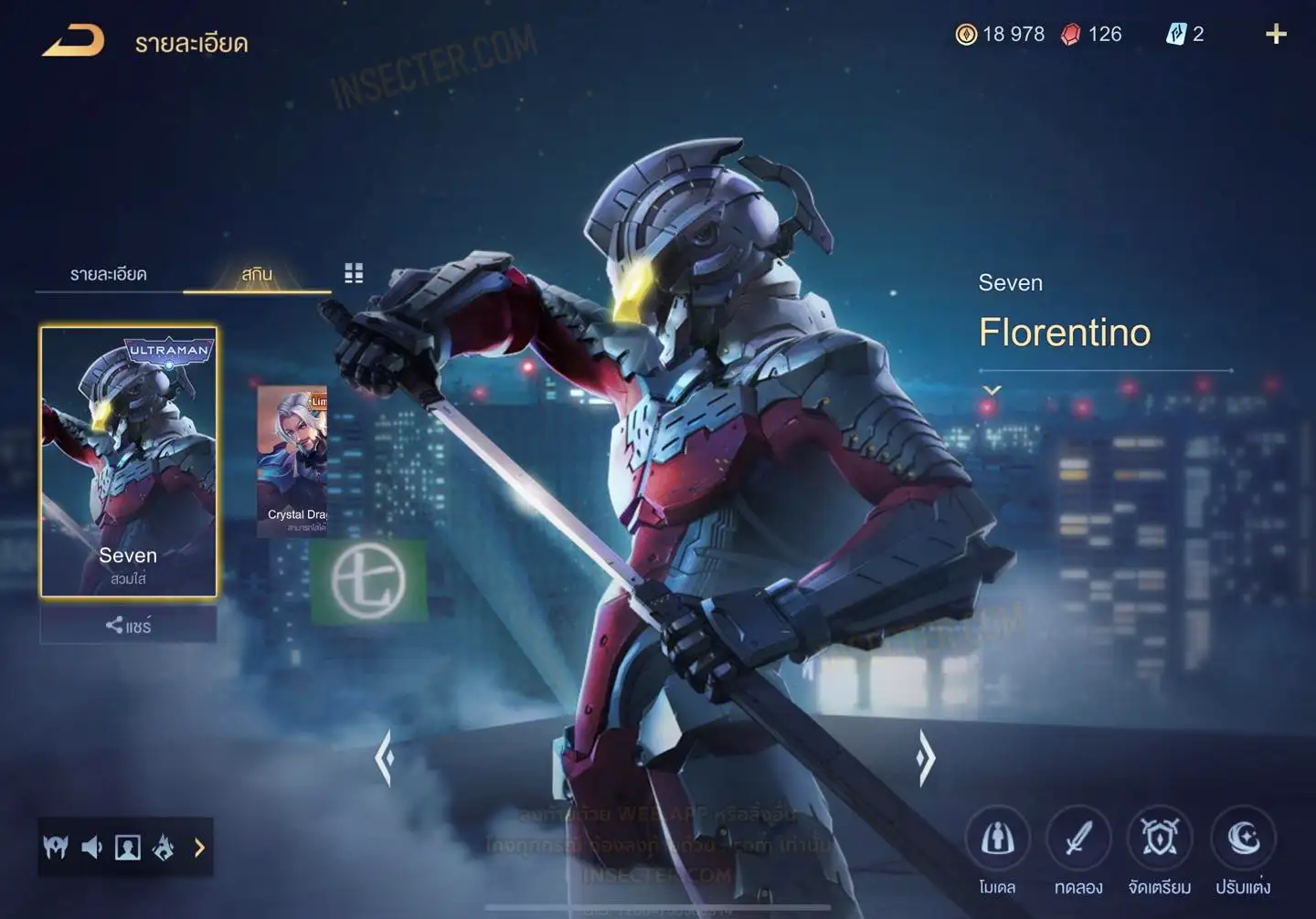Go back using the gold arrow button
The width and height of the screenshot is (1316, 919).
click(73, 41)
